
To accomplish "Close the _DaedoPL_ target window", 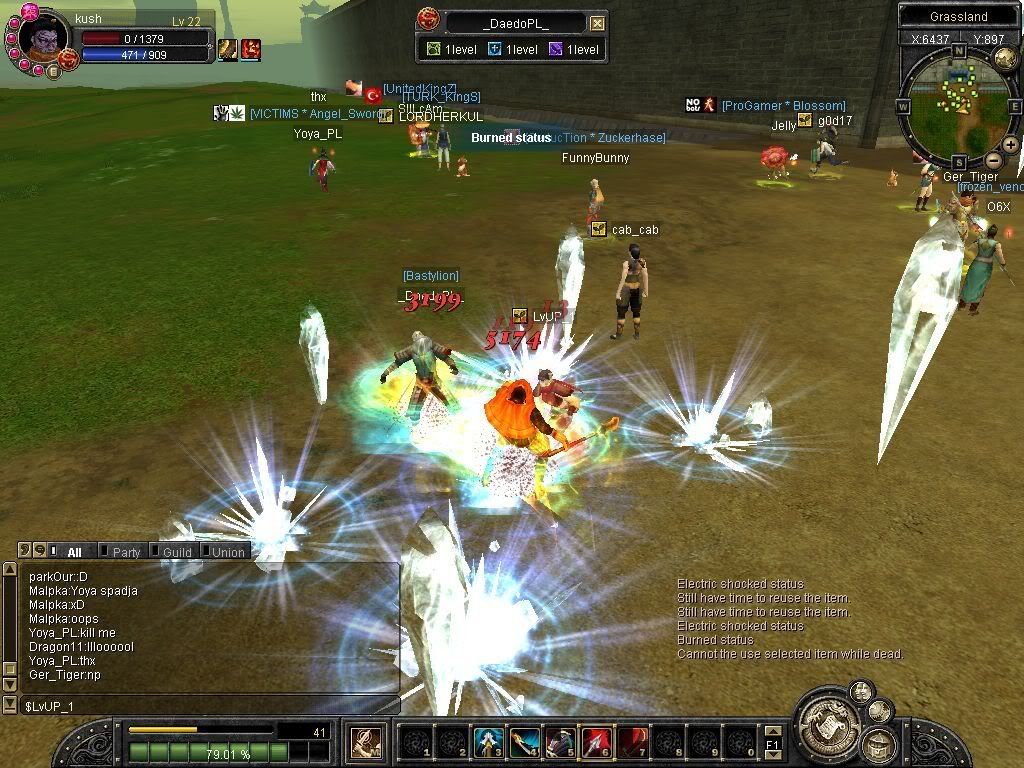I will [x=597, y=23].
